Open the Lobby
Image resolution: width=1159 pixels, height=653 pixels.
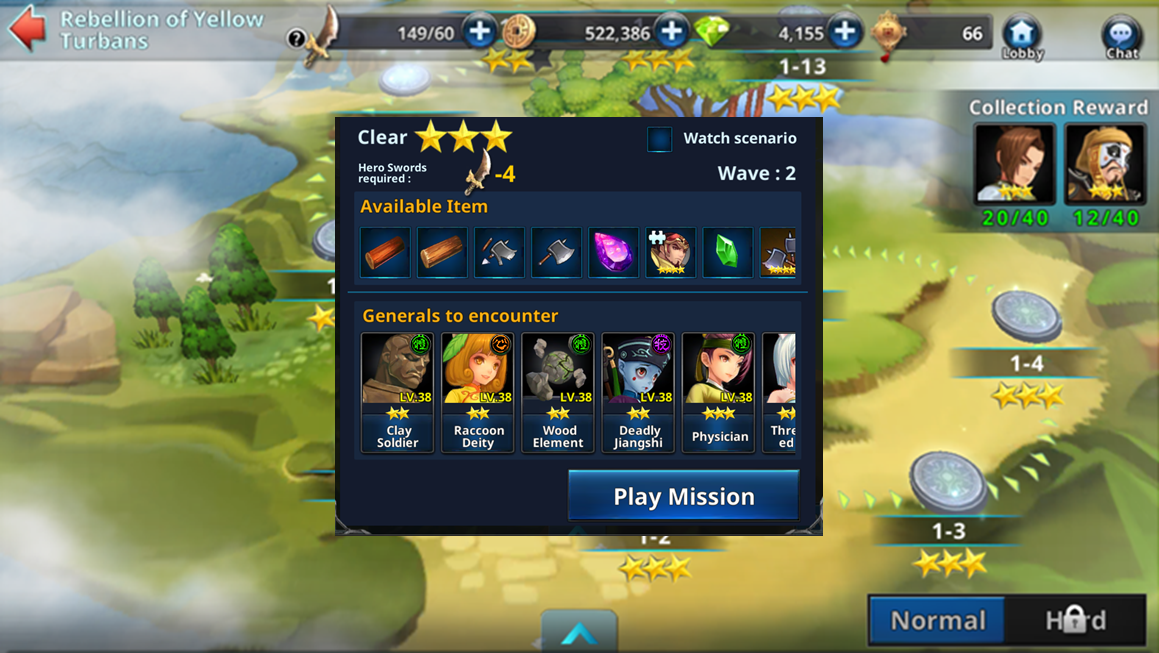point(1022,37)
